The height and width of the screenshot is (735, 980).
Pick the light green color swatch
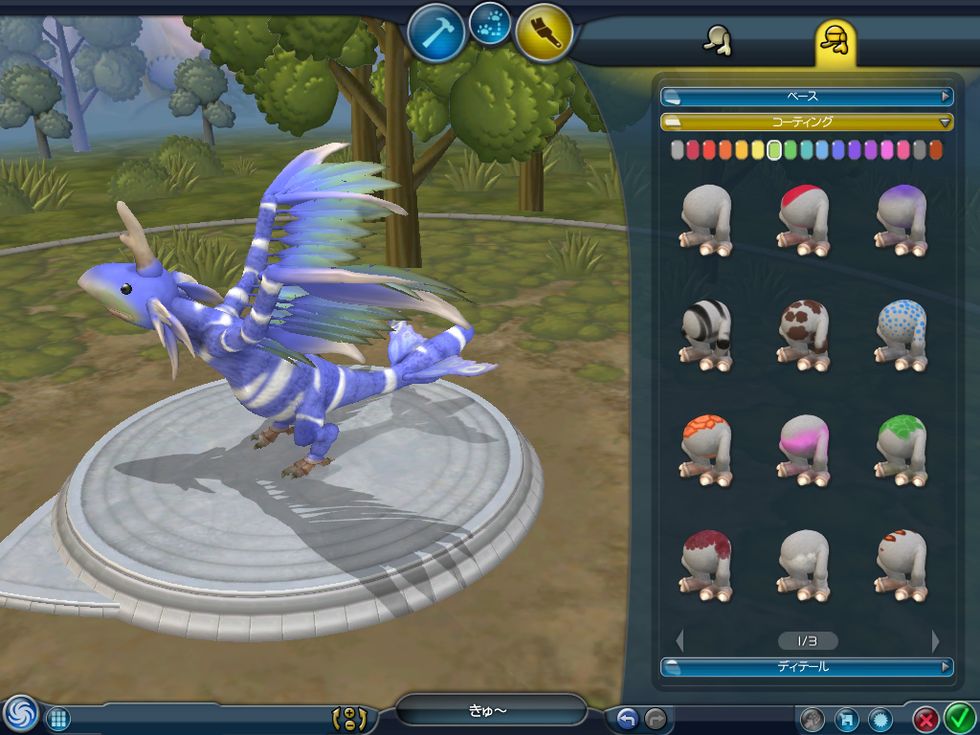click(774, 150)
